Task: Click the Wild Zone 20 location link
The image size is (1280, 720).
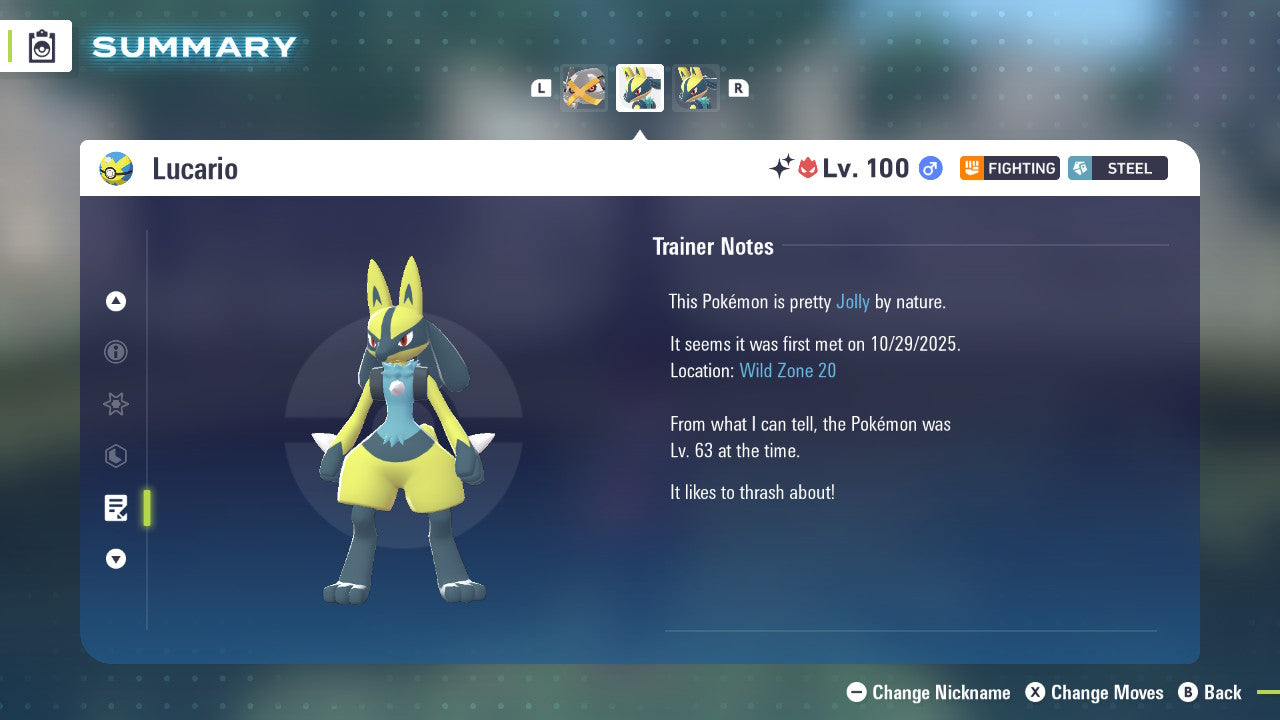Action: click(x=788, y=370)
